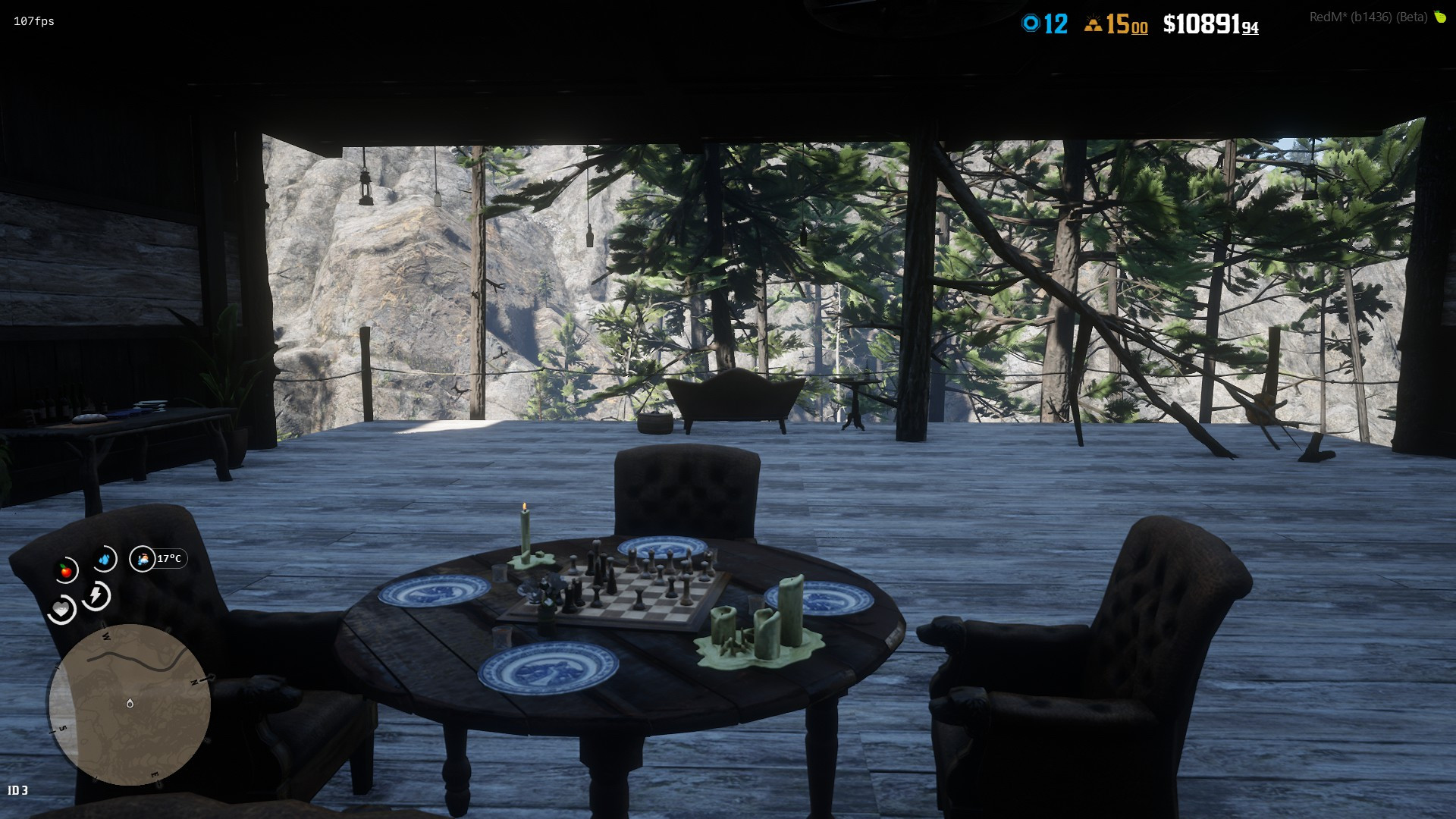Click the S compass letter on the minimap
This screenshot has height=819, width=1456.
click(x=62, y=729)
